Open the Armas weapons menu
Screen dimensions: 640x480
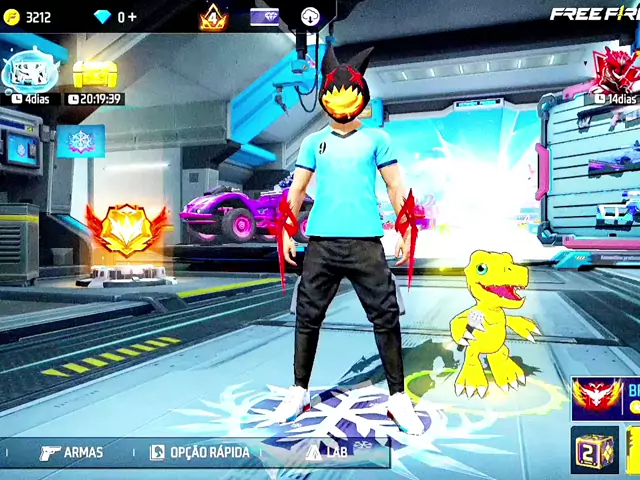point(70,453)
